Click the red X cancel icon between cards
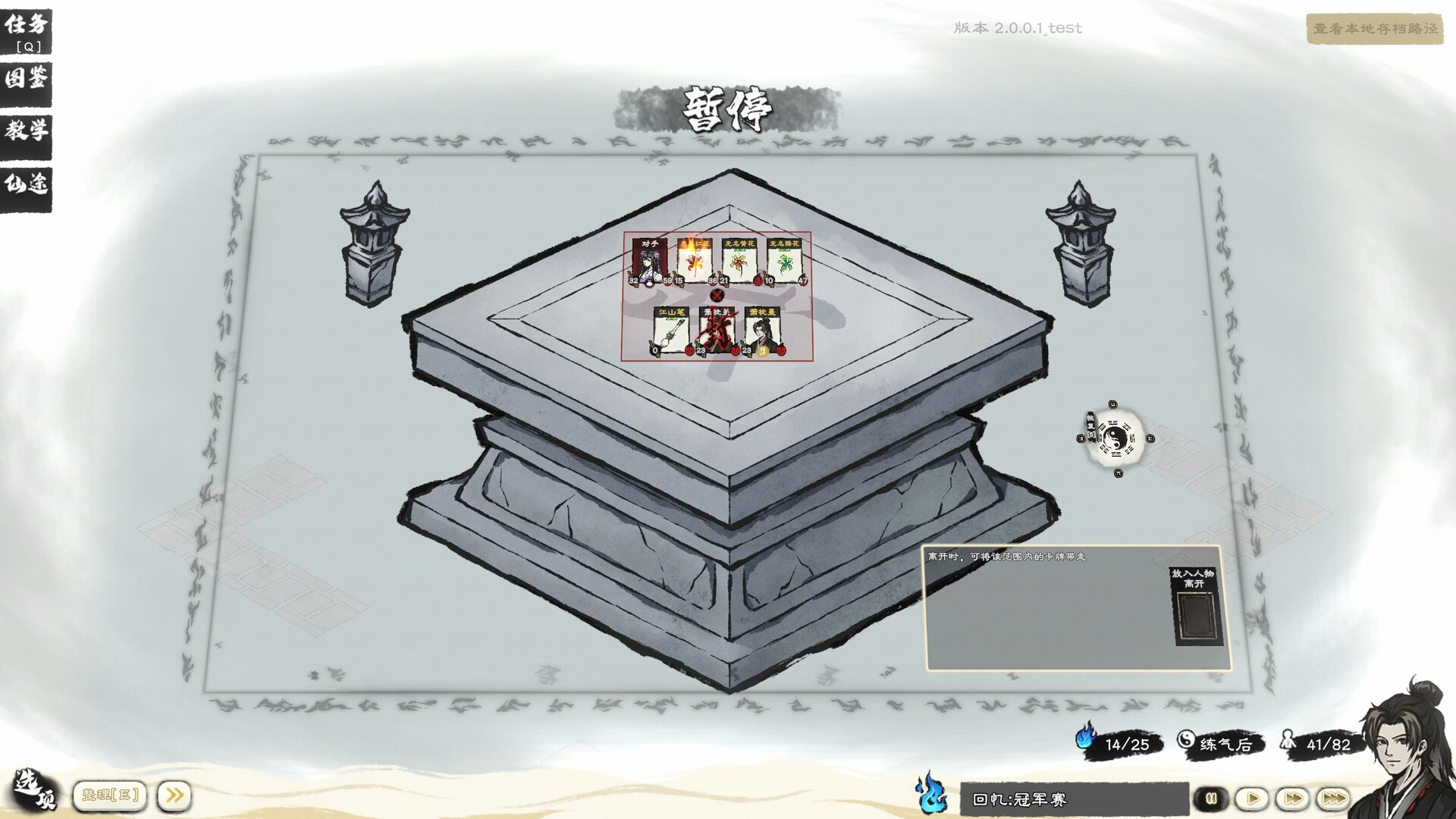Viewport: 1456px width, 819px height. tap(717, 297)
